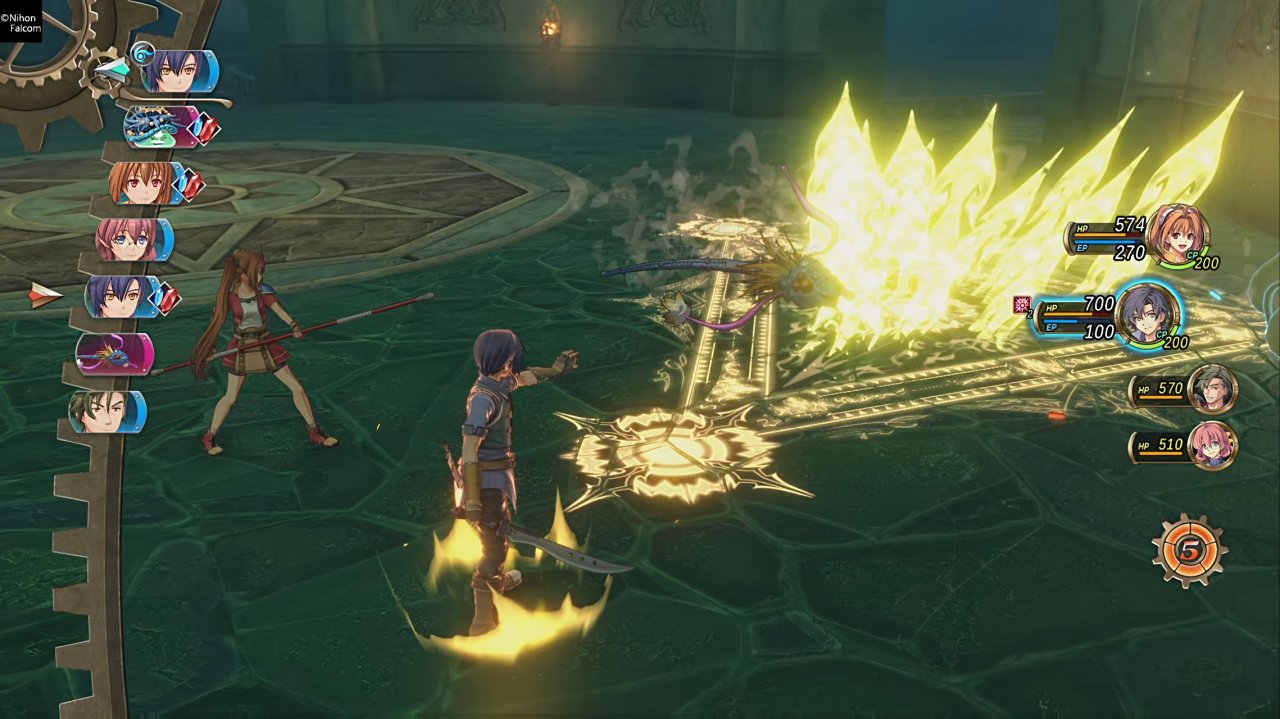This screenshot has height=719, width=1280.
Task: Choose Estelle's portrait in the turn order bar
Action: (145, 184)
